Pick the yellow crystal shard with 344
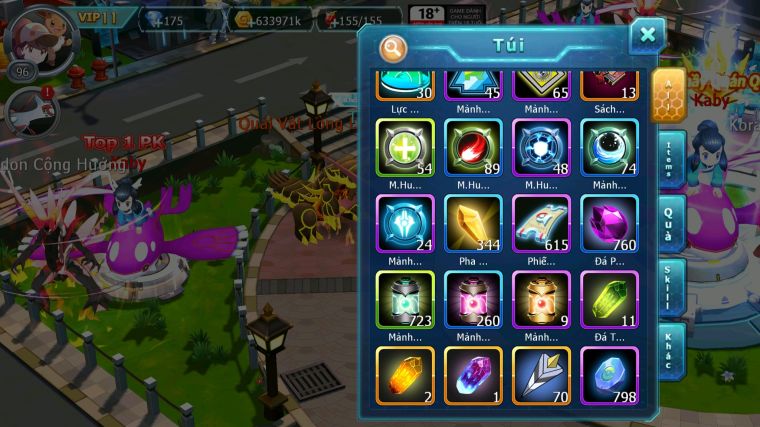The image size is (760, 427). [473, 223]
